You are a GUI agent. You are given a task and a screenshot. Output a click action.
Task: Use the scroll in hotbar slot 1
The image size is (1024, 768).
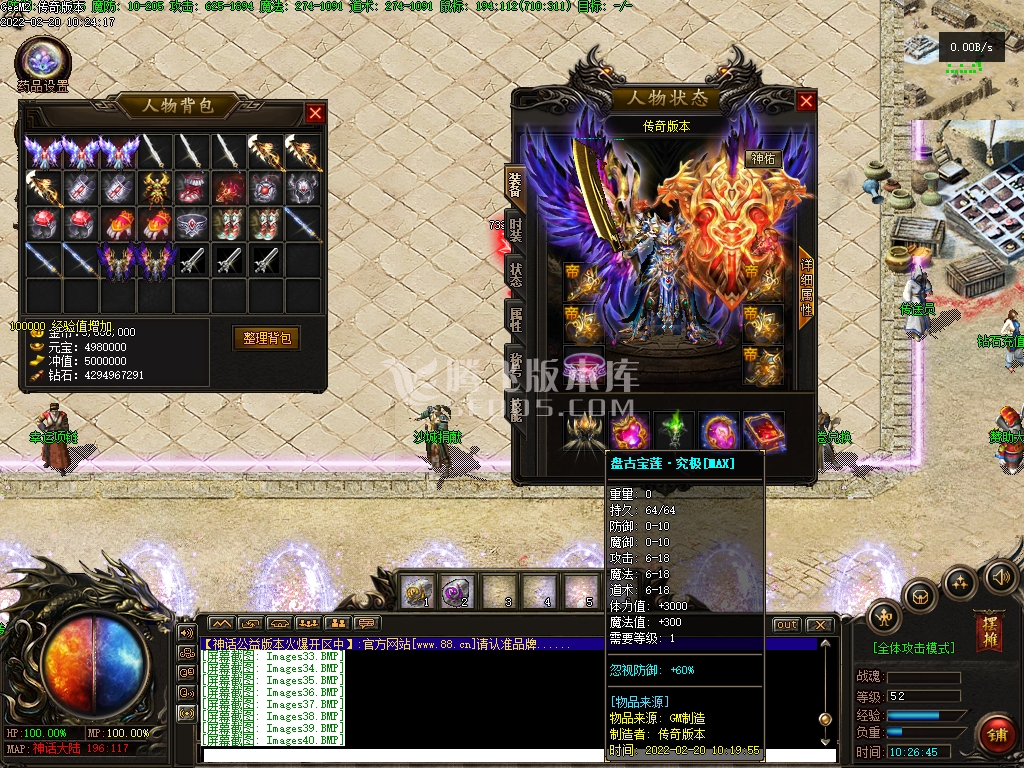(x=416, y=592)
